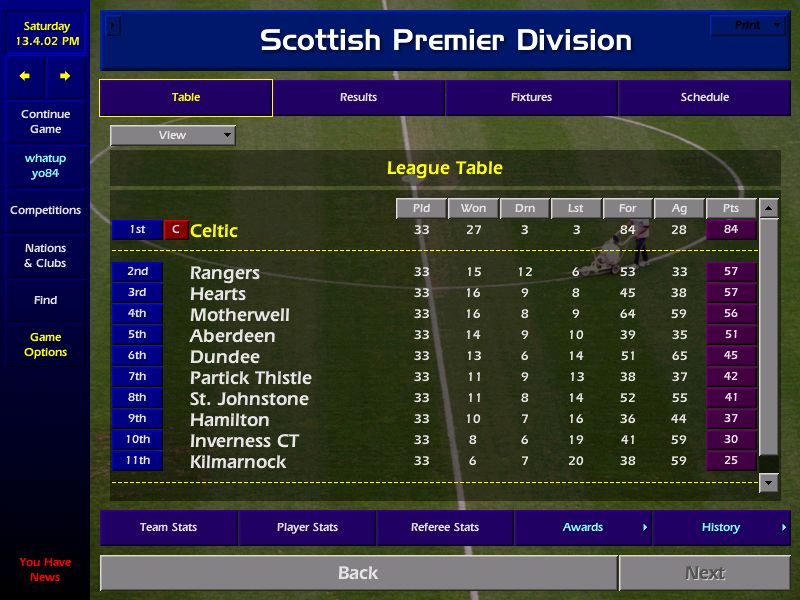Go Back to the previous screen
The image size is (800, 600).
click(x=358, y=573)
